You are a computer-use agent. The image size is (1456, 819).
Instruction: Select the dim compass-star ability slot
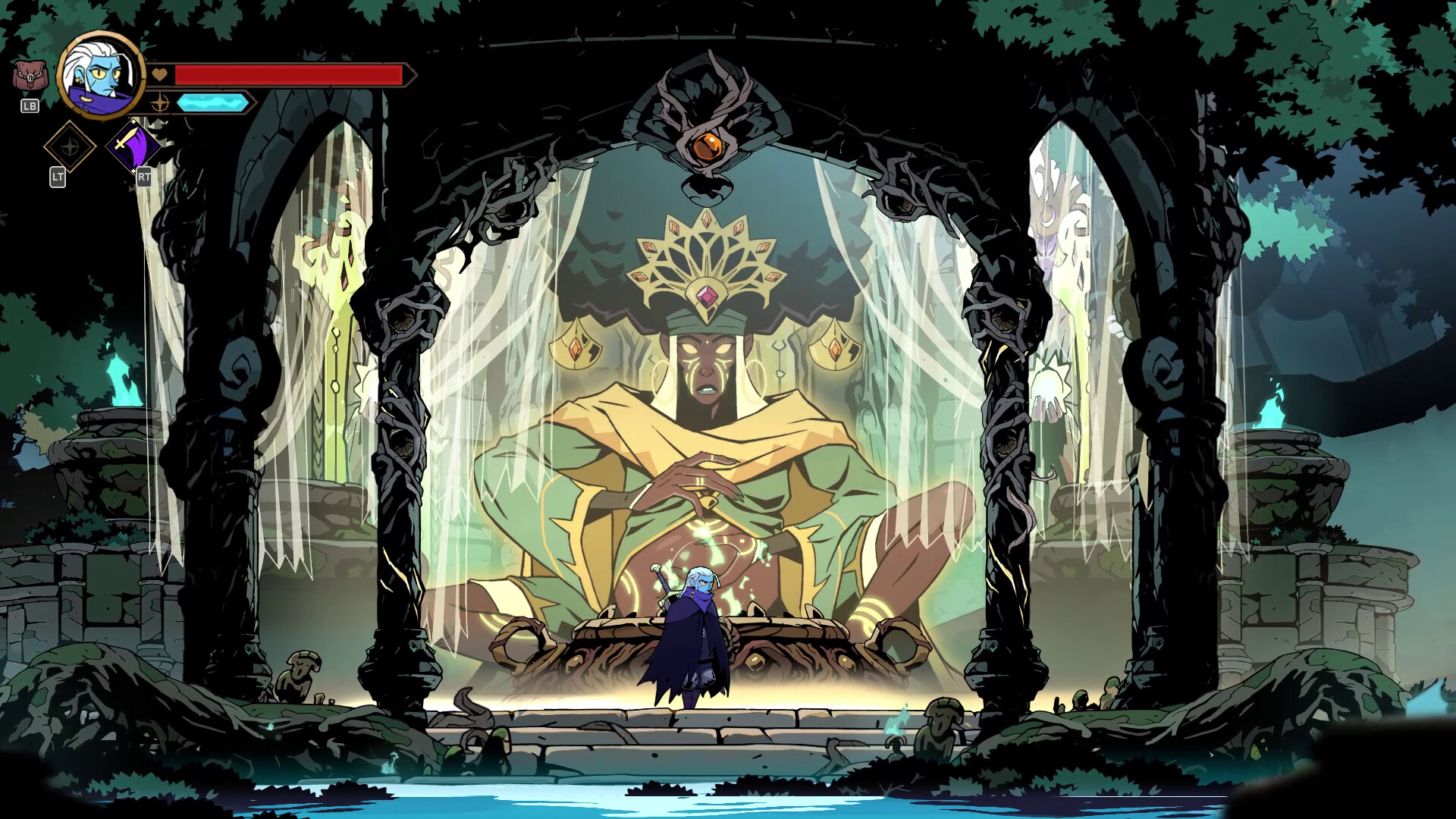click(x=69, y=146)
